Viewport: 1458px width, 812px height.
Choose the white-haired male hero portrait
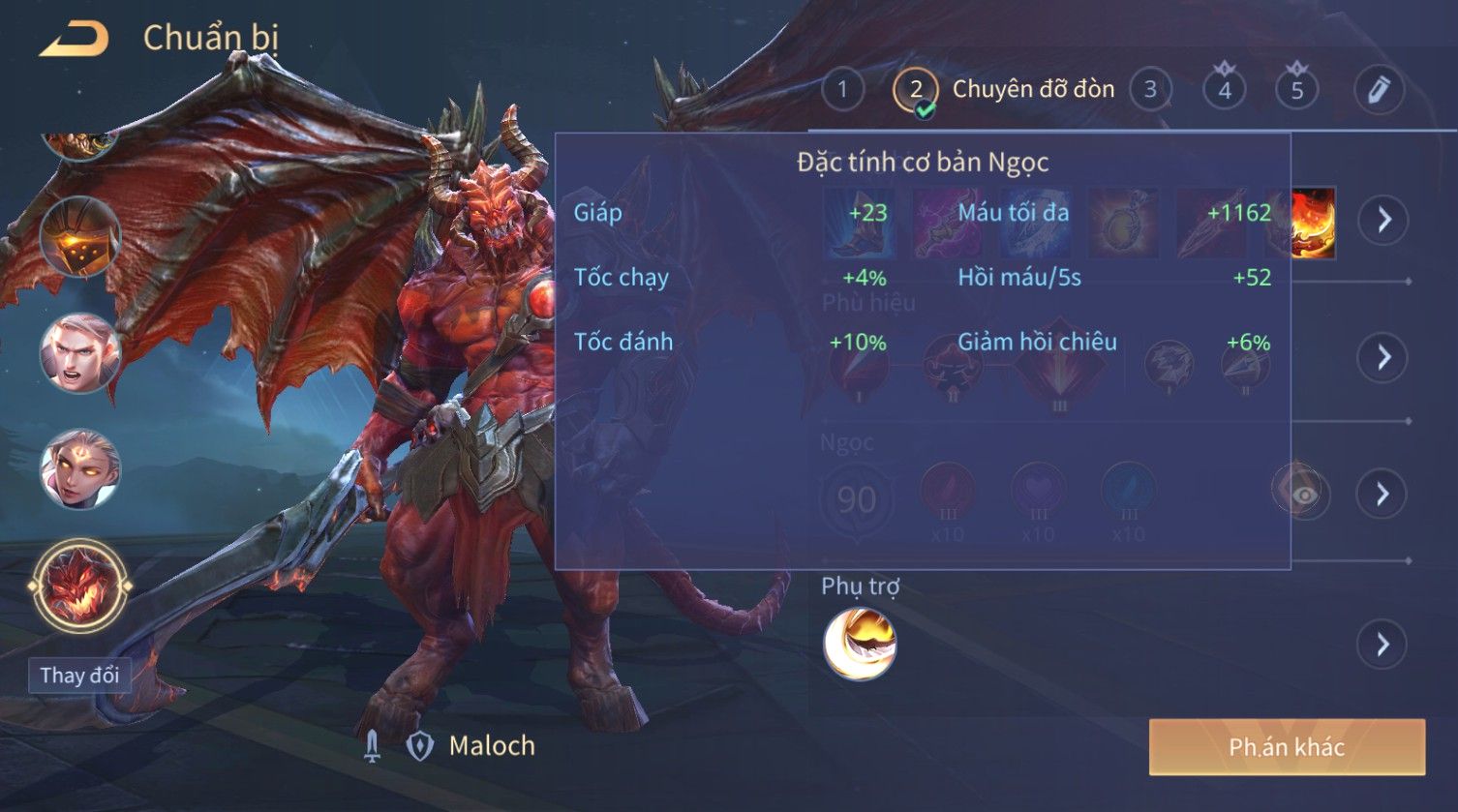tap(79, 353)
